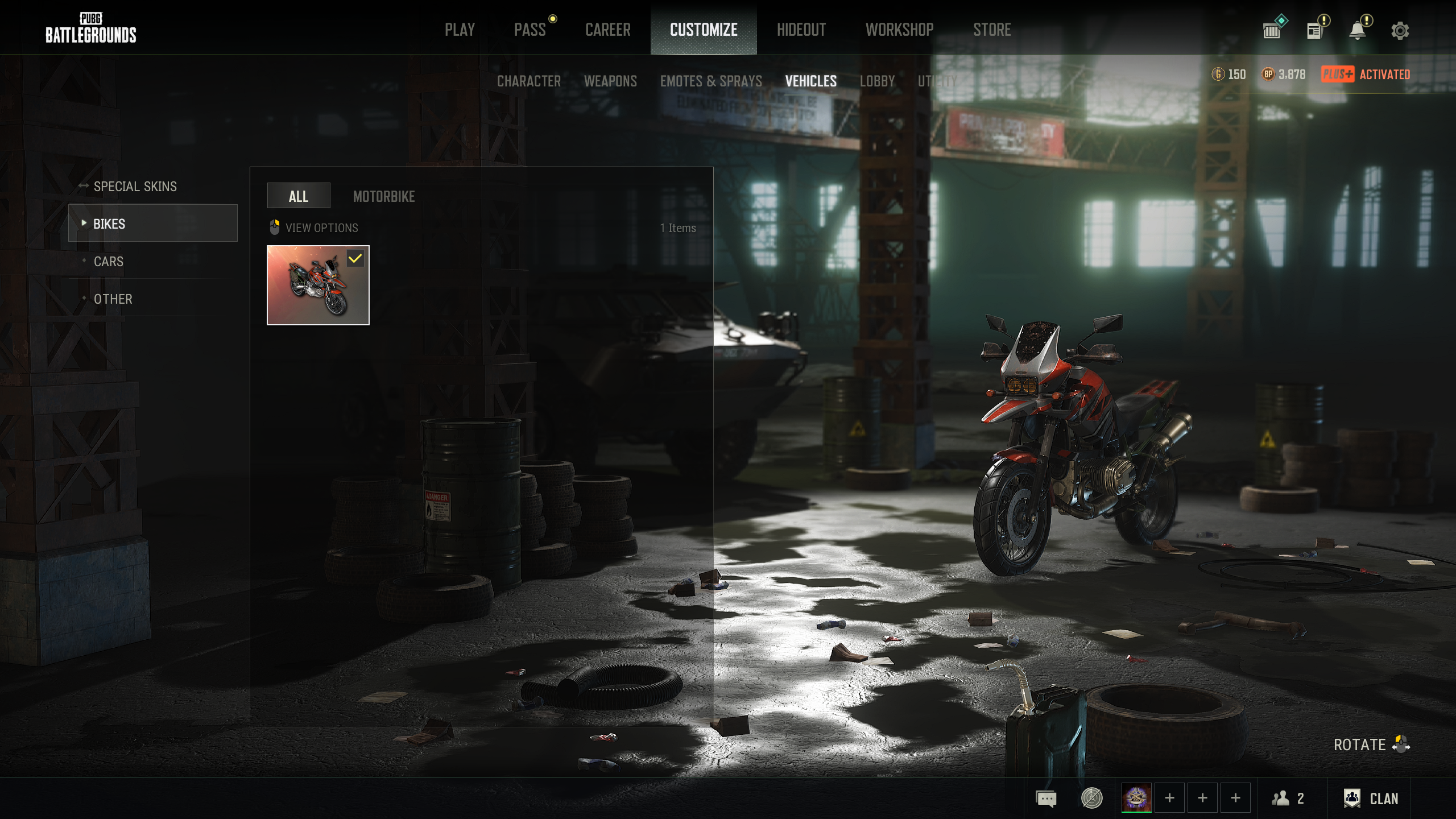1456x819 pixels.
Task: Choose the Other vehicle category
Action: [113, 299]
